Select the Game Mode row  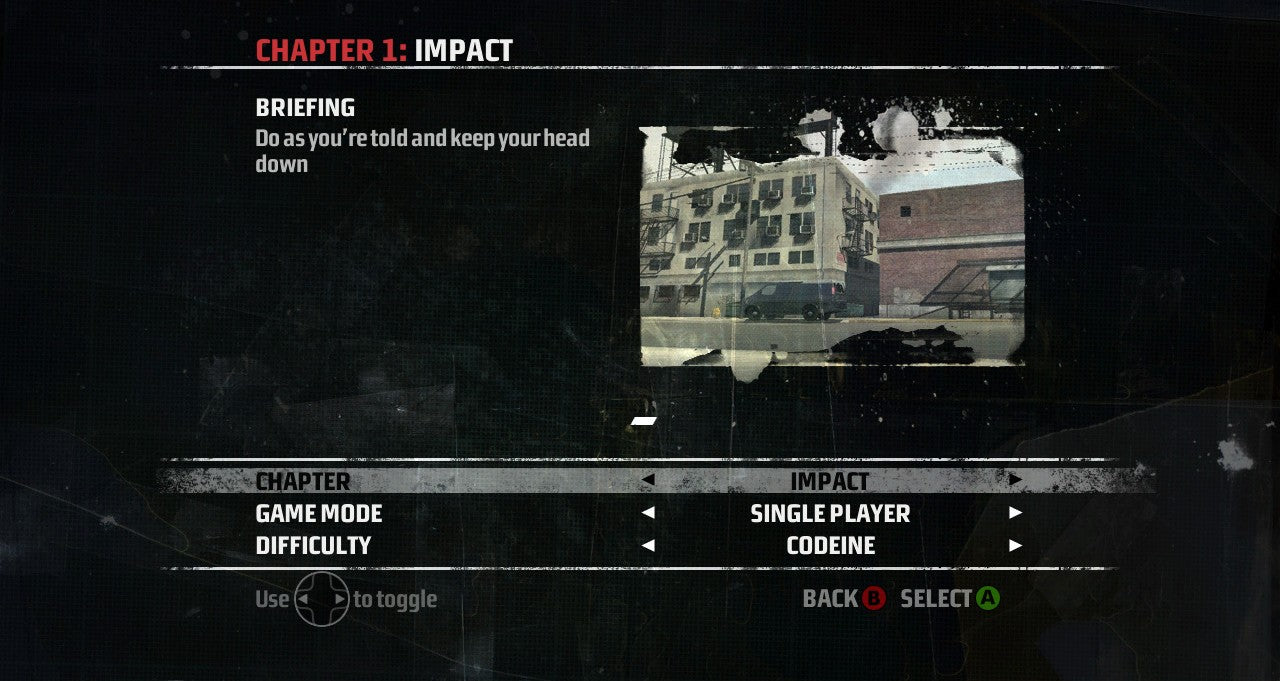pyautogui.click(x=319, y=513)
